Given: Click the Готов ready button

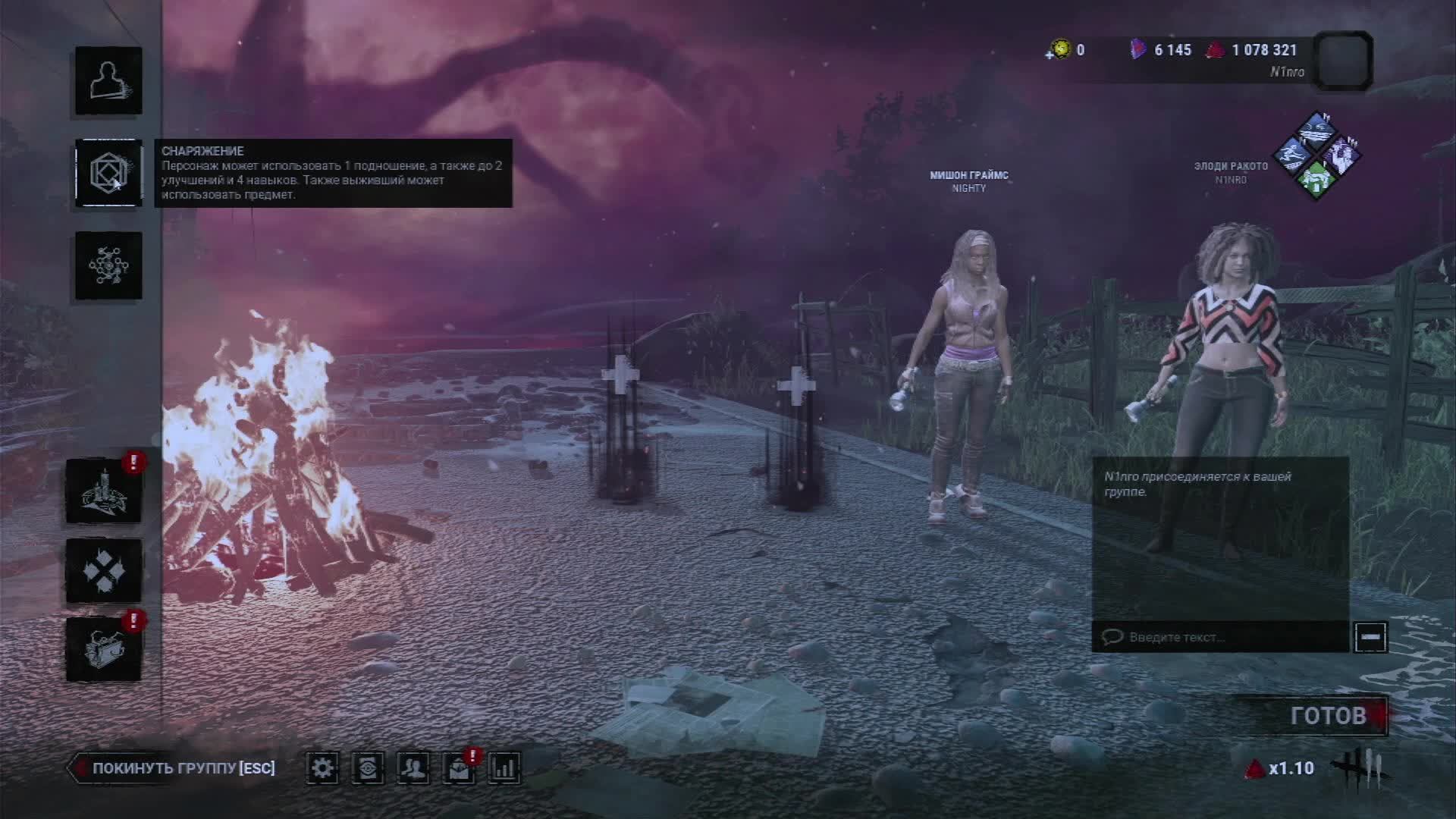Looking at the screenshot, I should pyautogui.click(x=1329, y=715).
